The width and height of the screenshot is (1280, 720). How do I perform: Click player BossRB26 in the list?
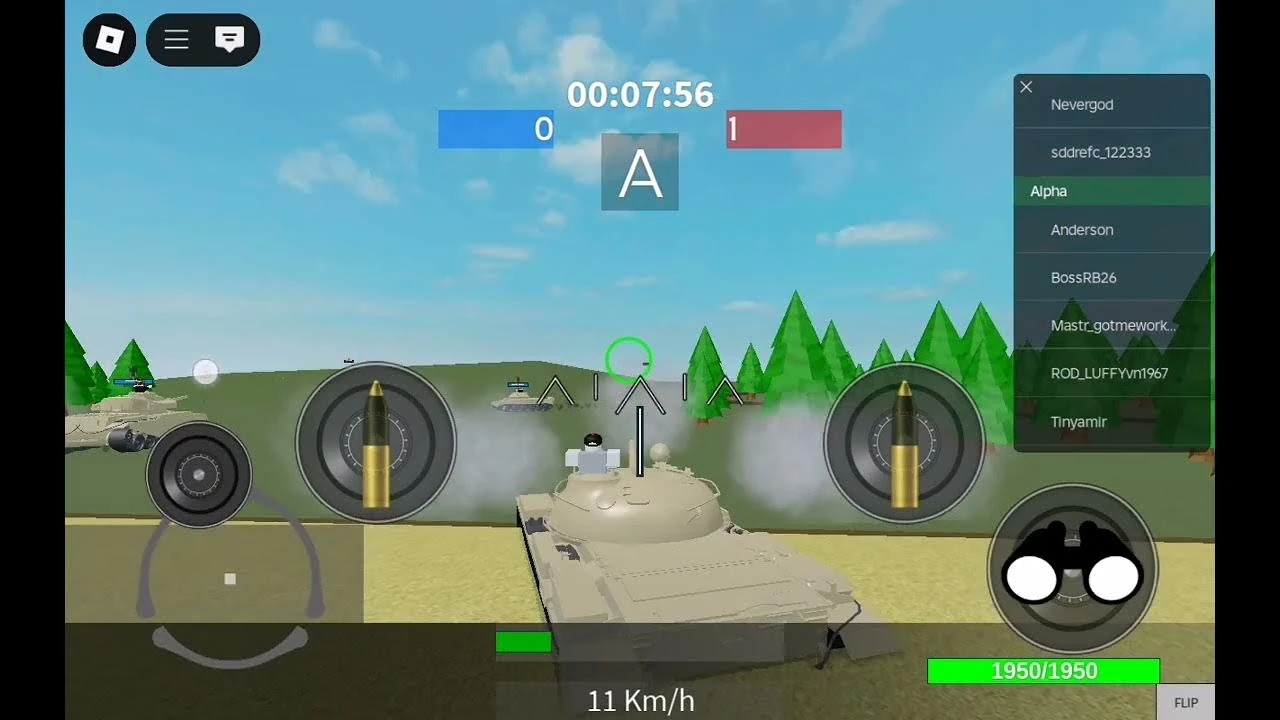click(1083, 277)
